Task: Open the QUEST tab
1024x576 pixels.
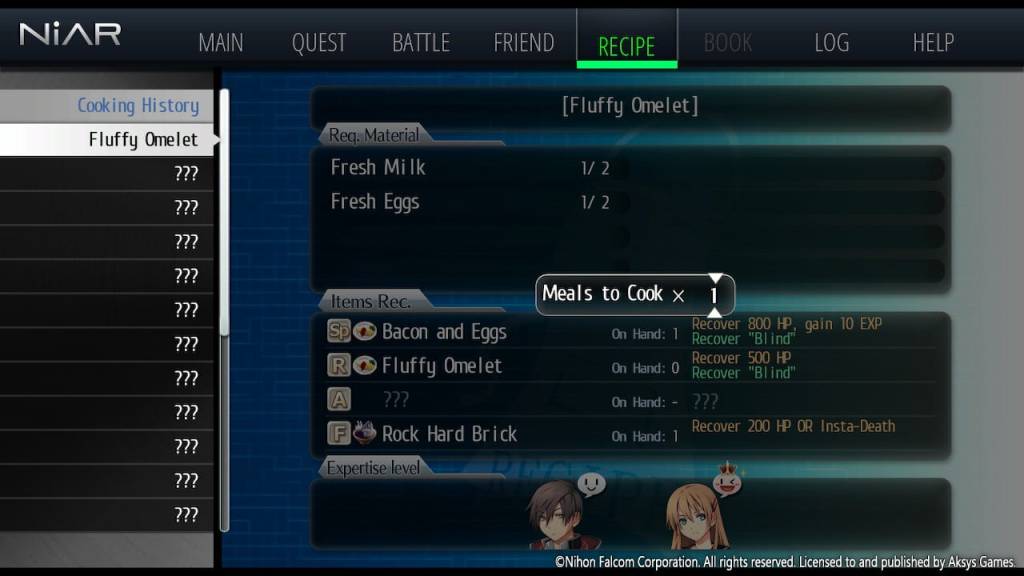Action: click(319, 43)
